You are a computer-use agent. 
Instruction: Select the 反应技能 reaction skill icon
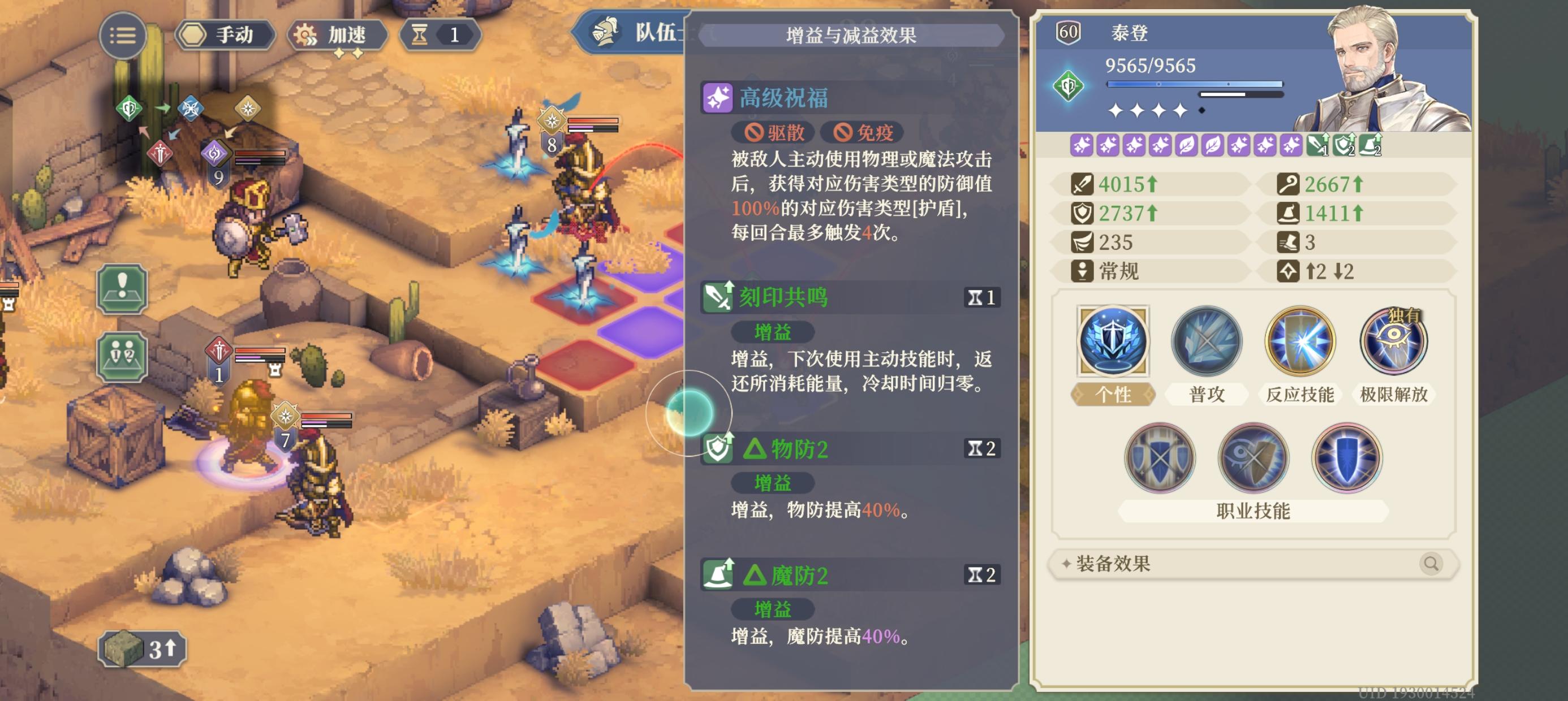[x=1299, y=342]
